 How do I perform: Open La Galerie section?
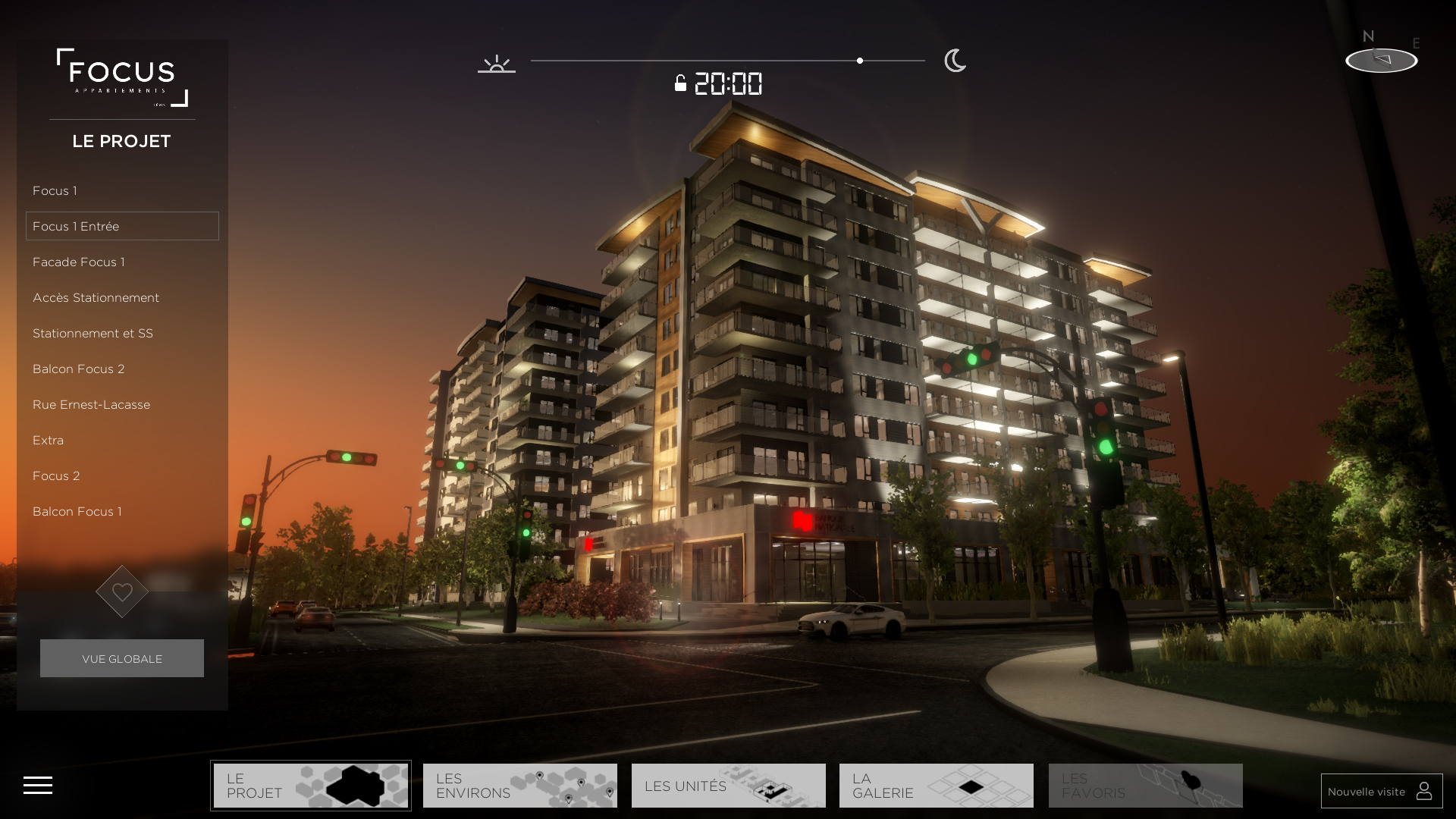937,786
